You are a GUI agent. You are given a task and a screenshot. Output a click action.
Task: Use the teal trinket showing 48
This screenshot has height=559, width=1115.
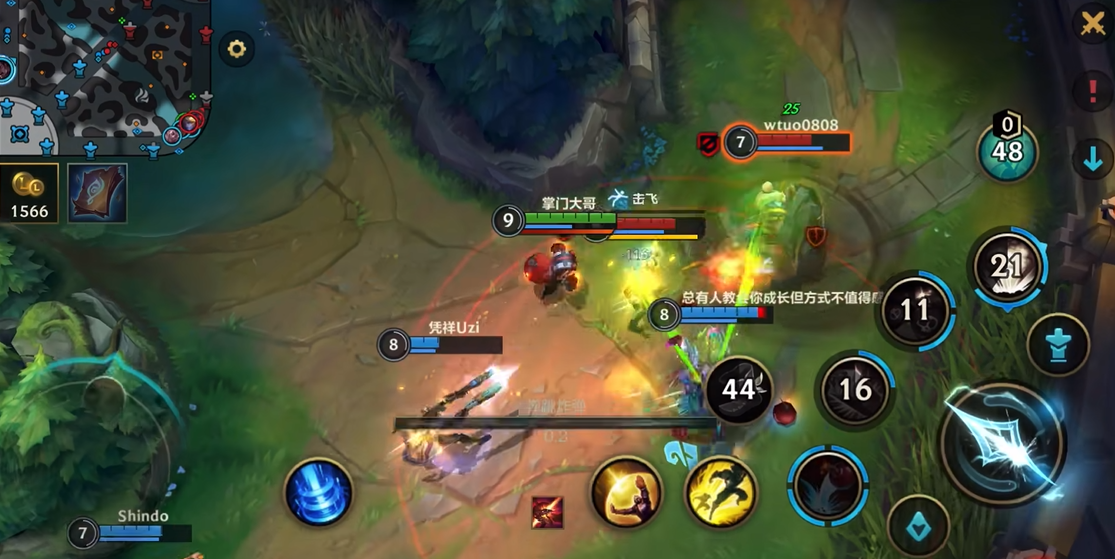click(x=1007, y=151)
